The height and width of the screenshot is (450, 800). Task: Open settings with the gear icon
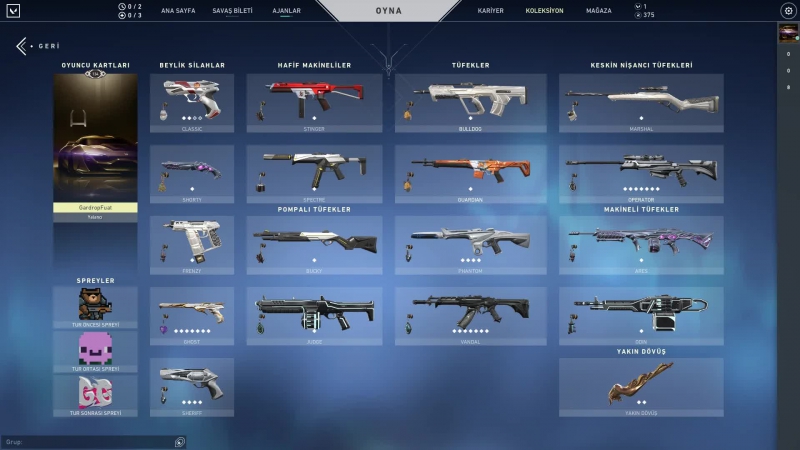[x=787, y=11]
